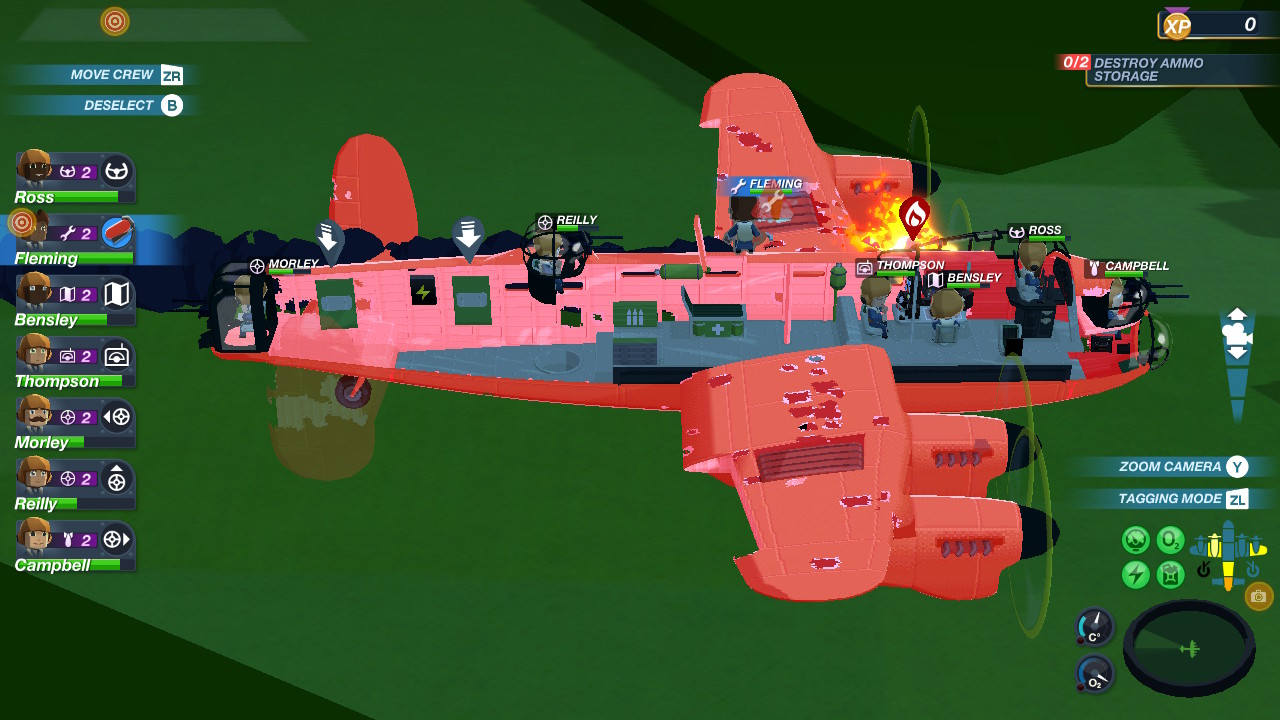This screenshot has width=1280, height=720.
Task: Select the O2 oxygen system status icon
Action: click(x=1170, y=540)
